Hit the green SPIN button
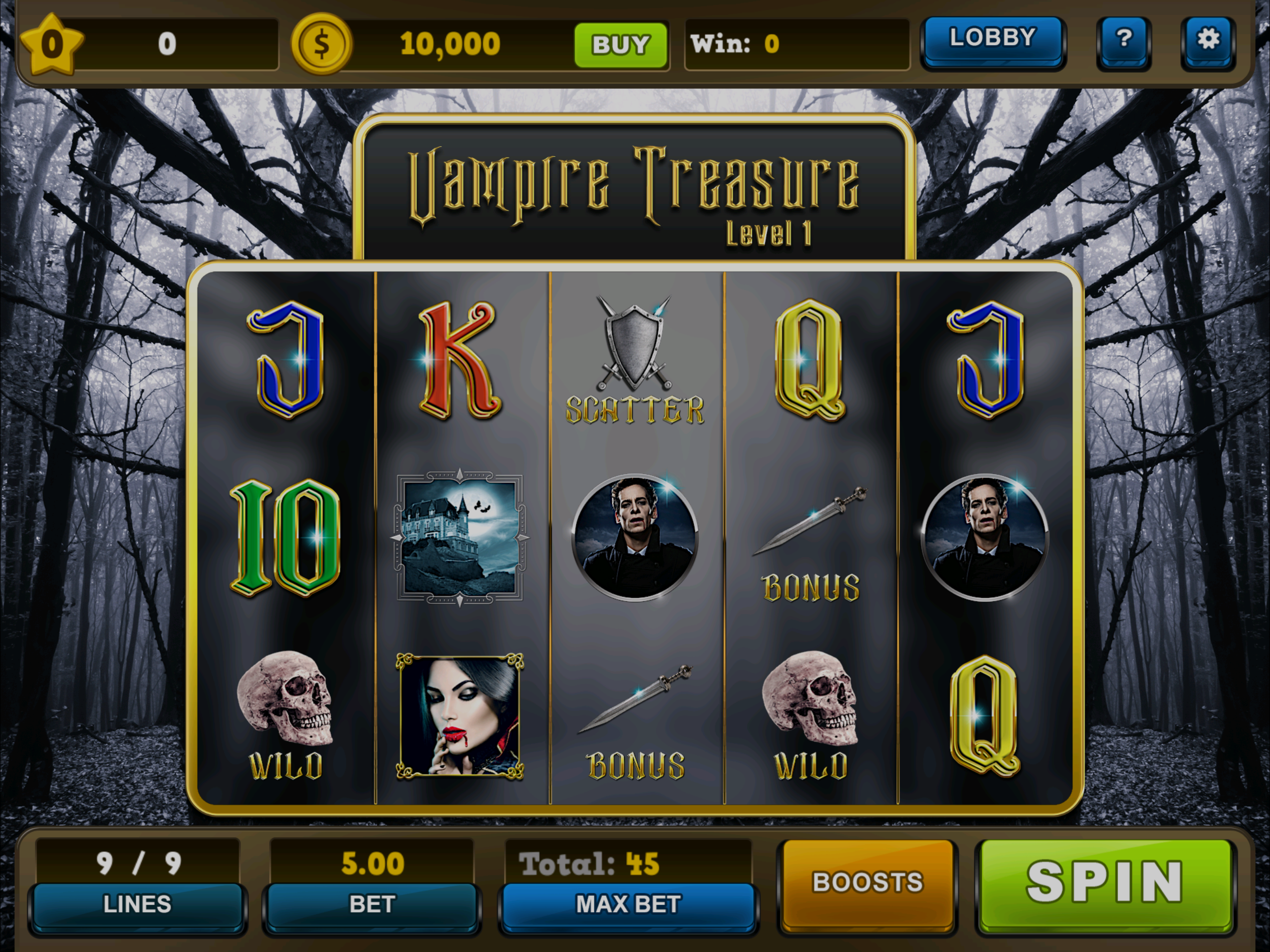The image size is (1270, 952). [x=1105, y=884]
